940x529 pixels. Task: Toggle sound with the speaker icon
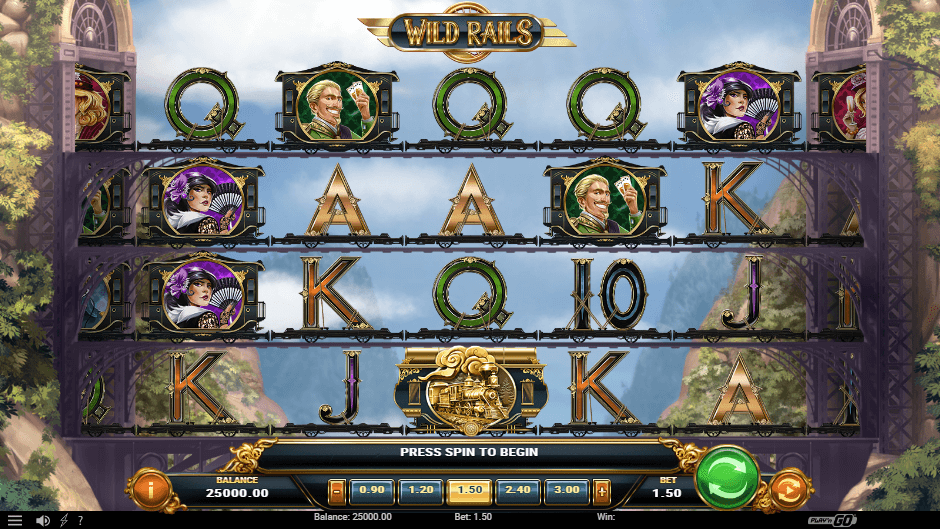pyautogui.click(x=43, y=520)
